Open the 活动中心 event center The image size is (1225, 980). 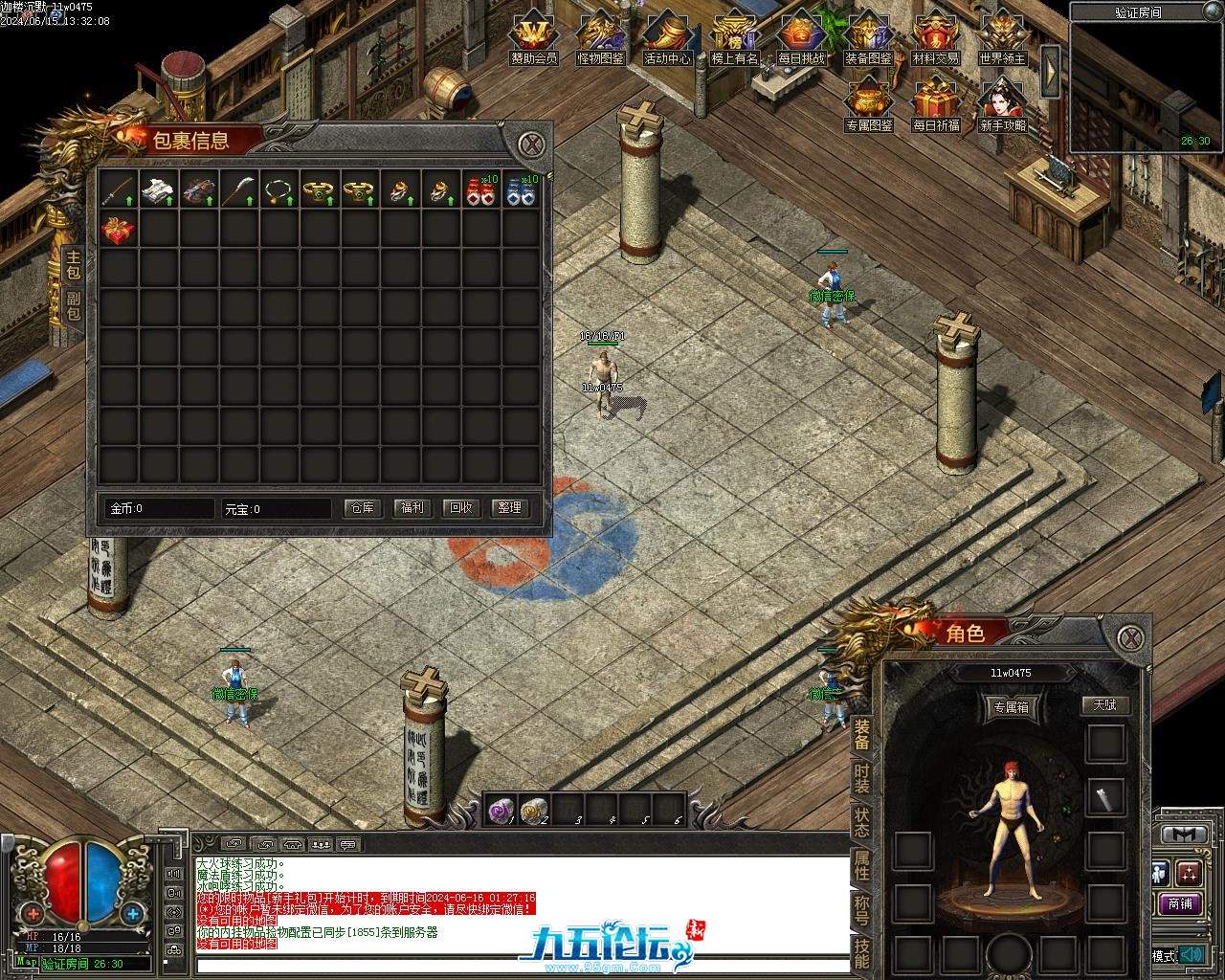click(x=667, y=38)
